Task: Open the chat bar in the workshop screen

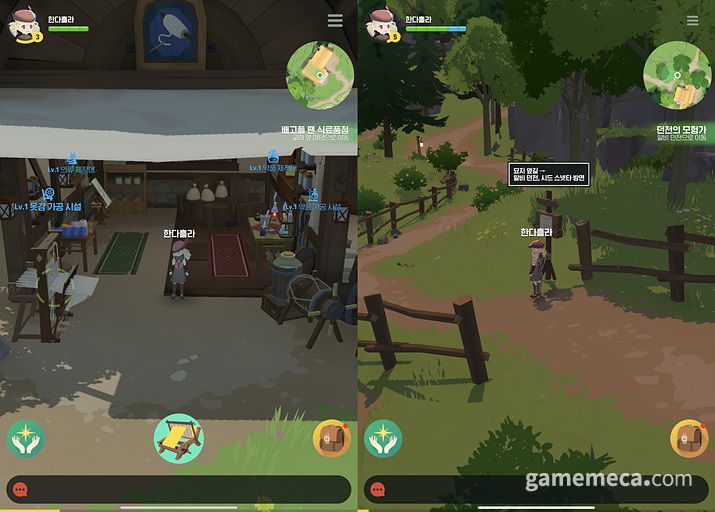Action: pyautogui.click(x=178, y=489)
